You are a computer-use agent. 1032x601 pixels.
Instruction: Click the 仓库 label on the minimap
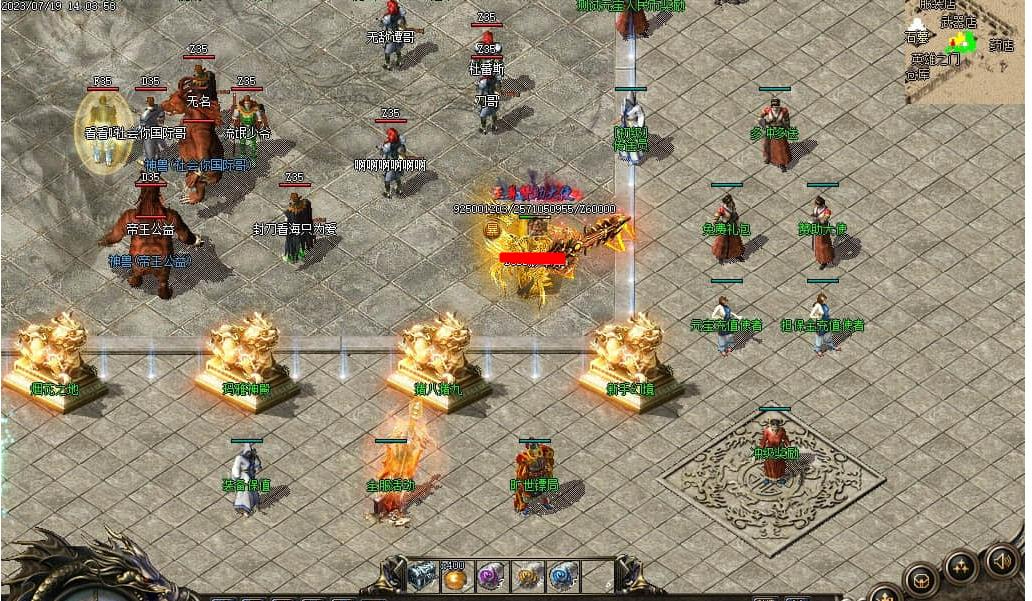(x=917, y=74)
